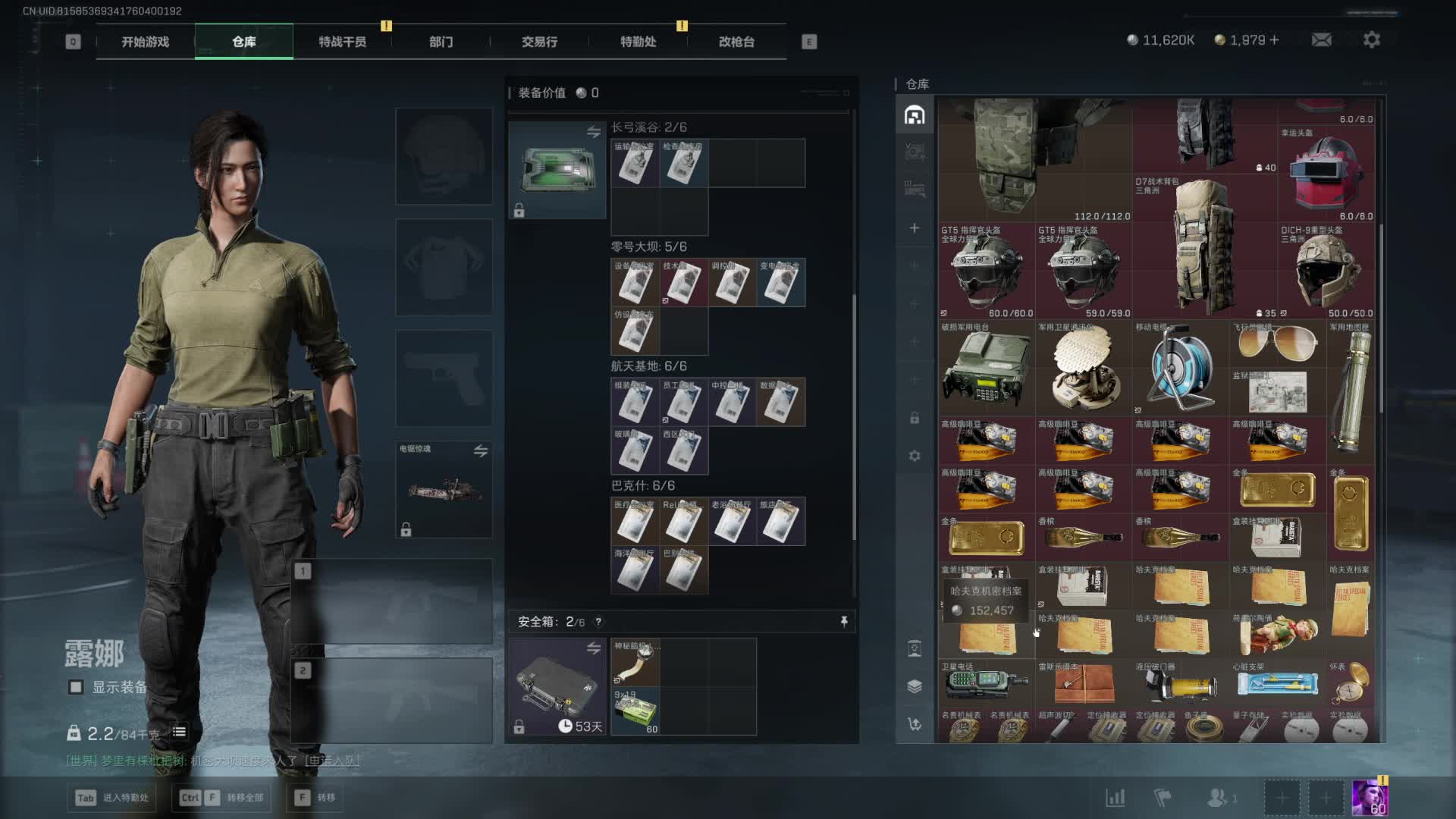Go to the 交易行 tab
This screenshot has width=1456, height=819.
tap(539, 42)
